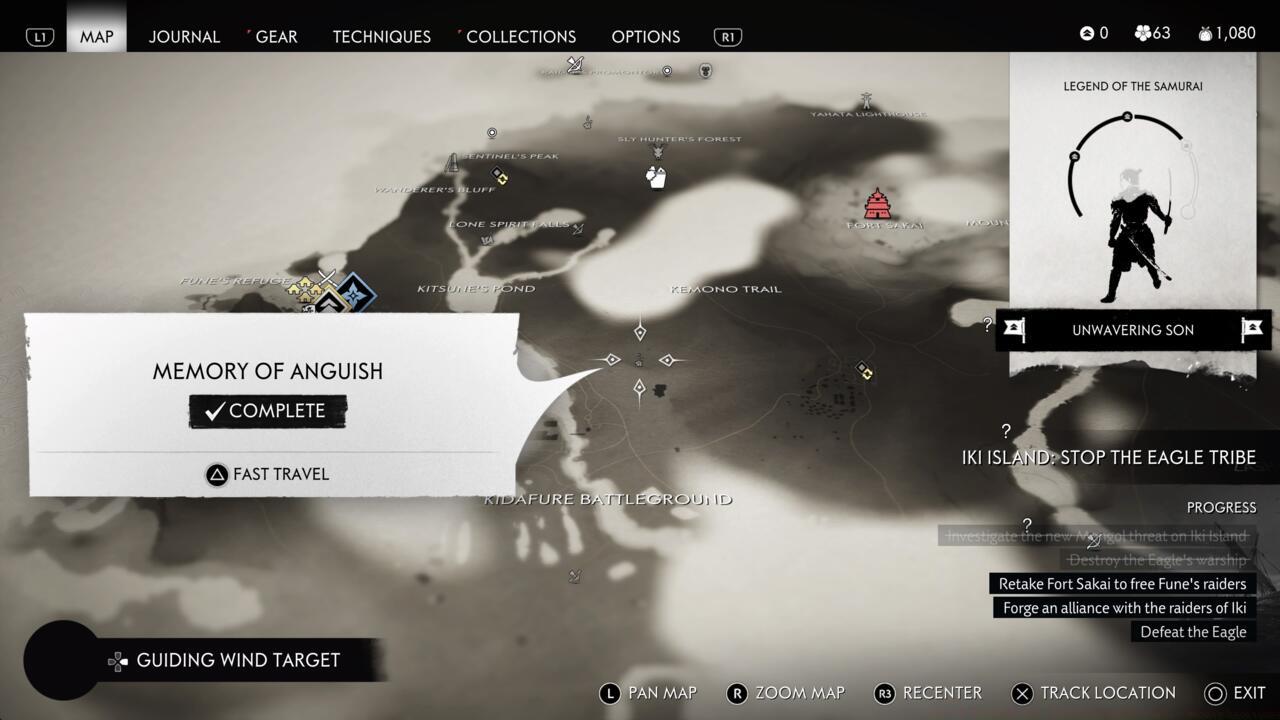
Task: Open the Legend of the Samurai panel
Action: click(1132, 200)
